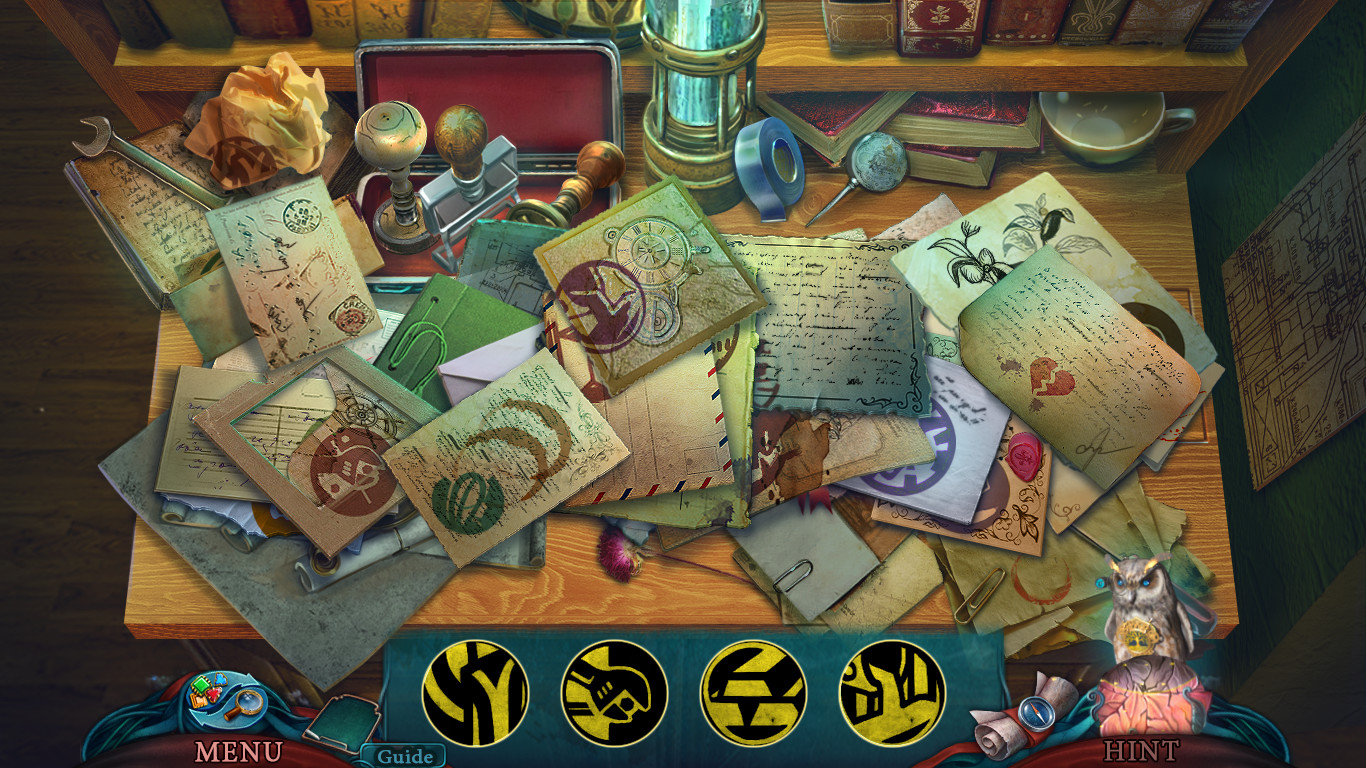Select the knight helmet stamp symbol token
This screenshot has height=768, width=1366.
(613, 693)
